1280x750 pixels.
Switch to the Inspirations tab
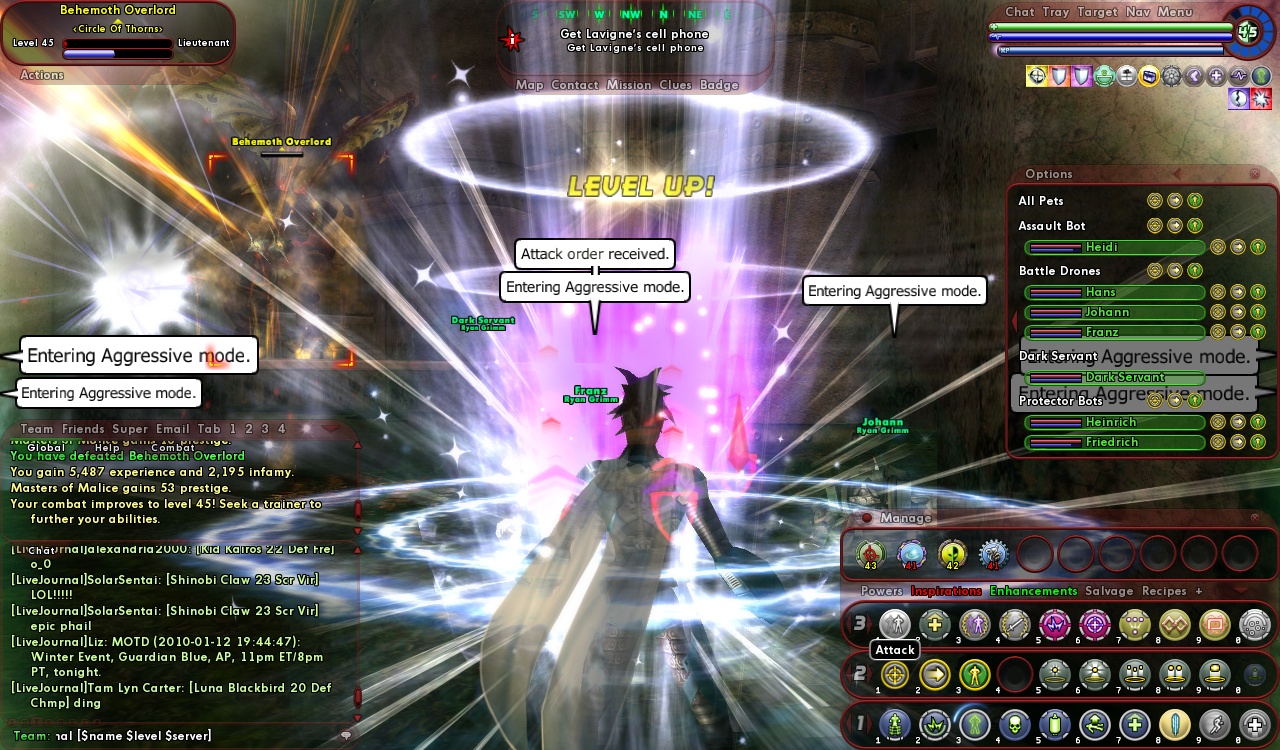pyautogui.click(x=946, y=591)
